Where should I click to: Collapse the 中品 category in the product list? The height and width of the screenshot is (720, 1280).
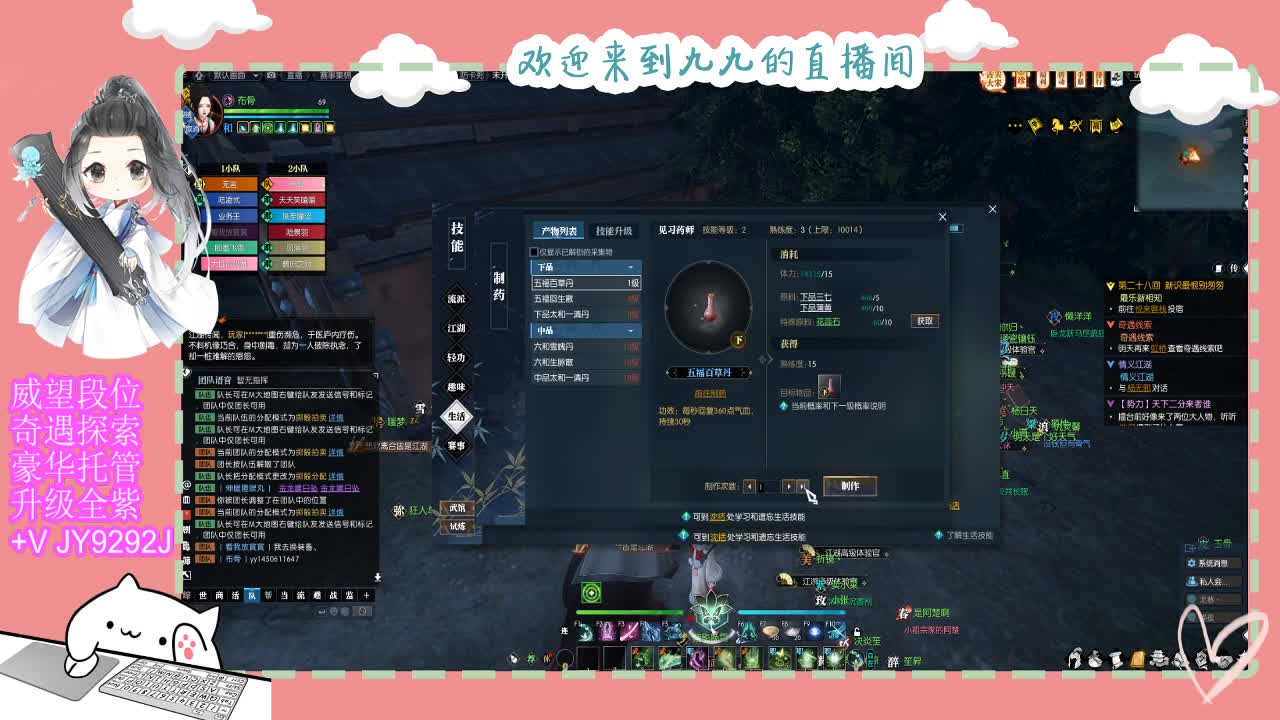(630, 331)
